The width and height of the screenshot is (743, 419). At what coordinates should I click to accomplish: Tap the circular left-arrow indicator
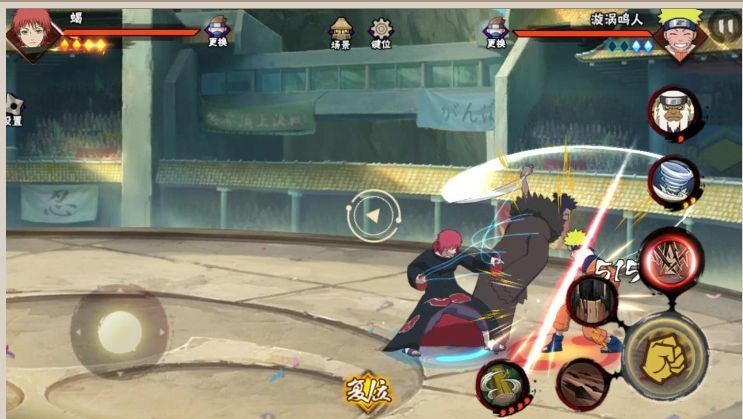tap(373, 214)
